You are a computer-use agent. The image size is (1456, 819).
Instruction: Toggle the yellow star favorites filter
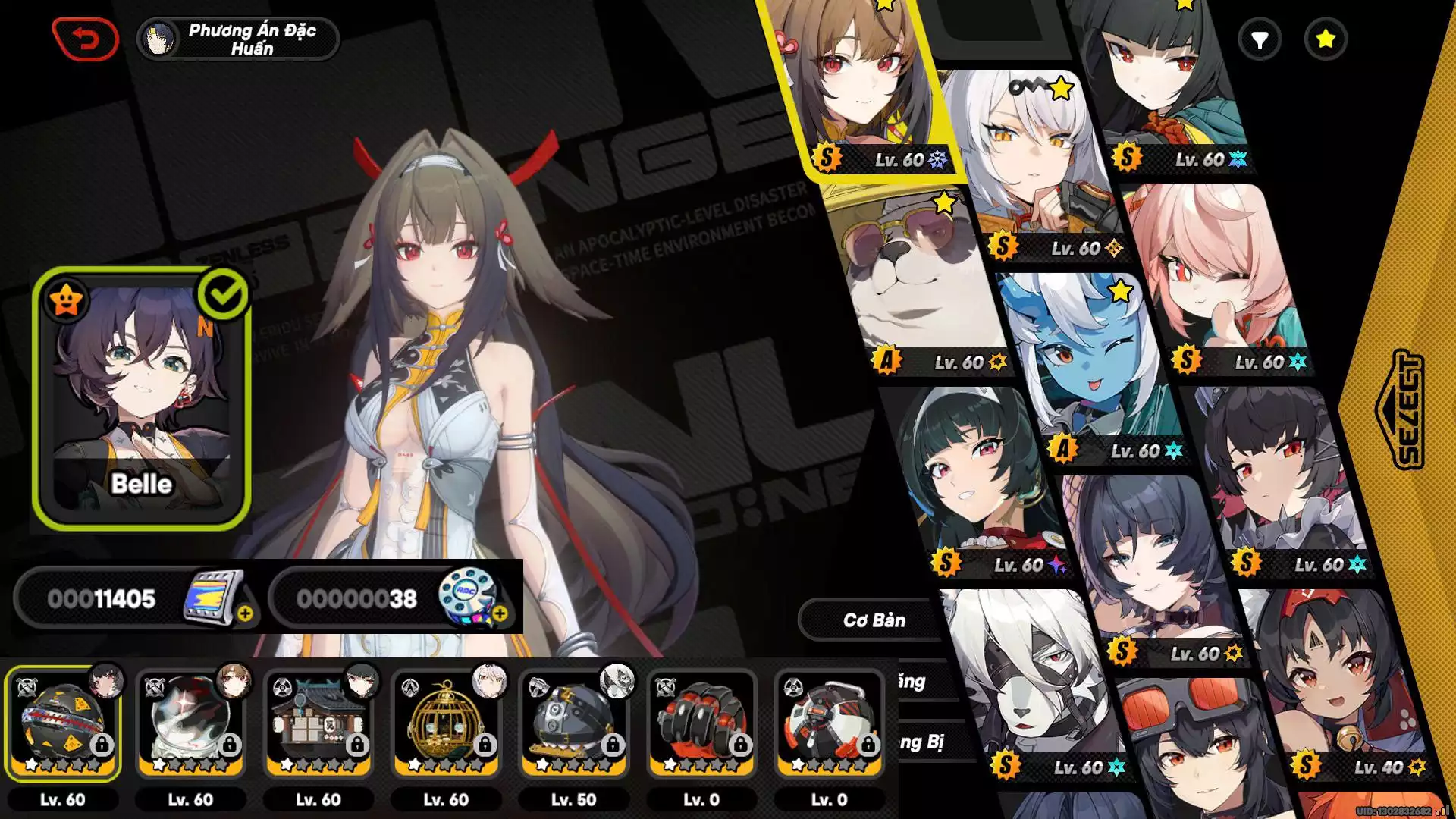1326,39
